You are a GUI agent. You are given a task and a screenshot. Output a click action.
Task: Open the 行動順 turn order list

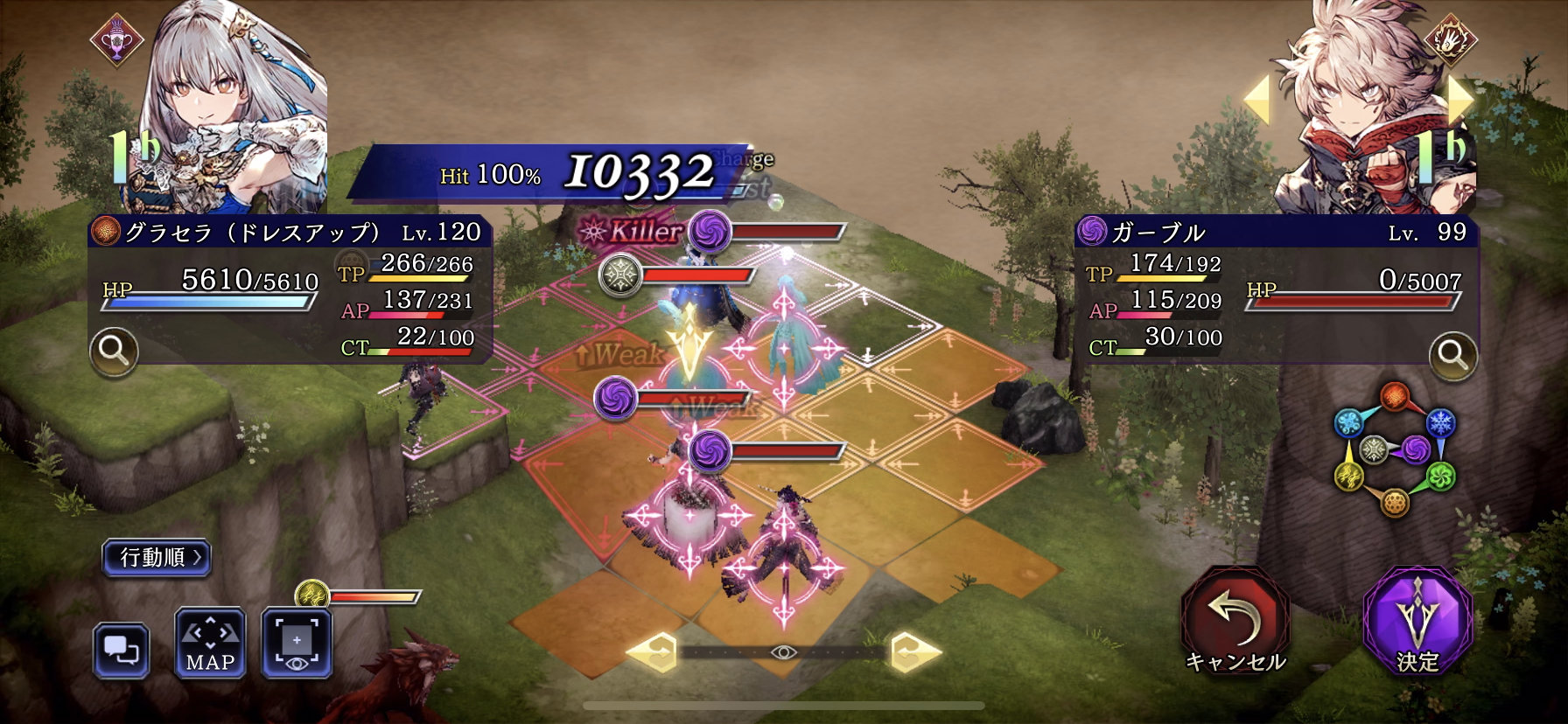[x=157, y=557]
